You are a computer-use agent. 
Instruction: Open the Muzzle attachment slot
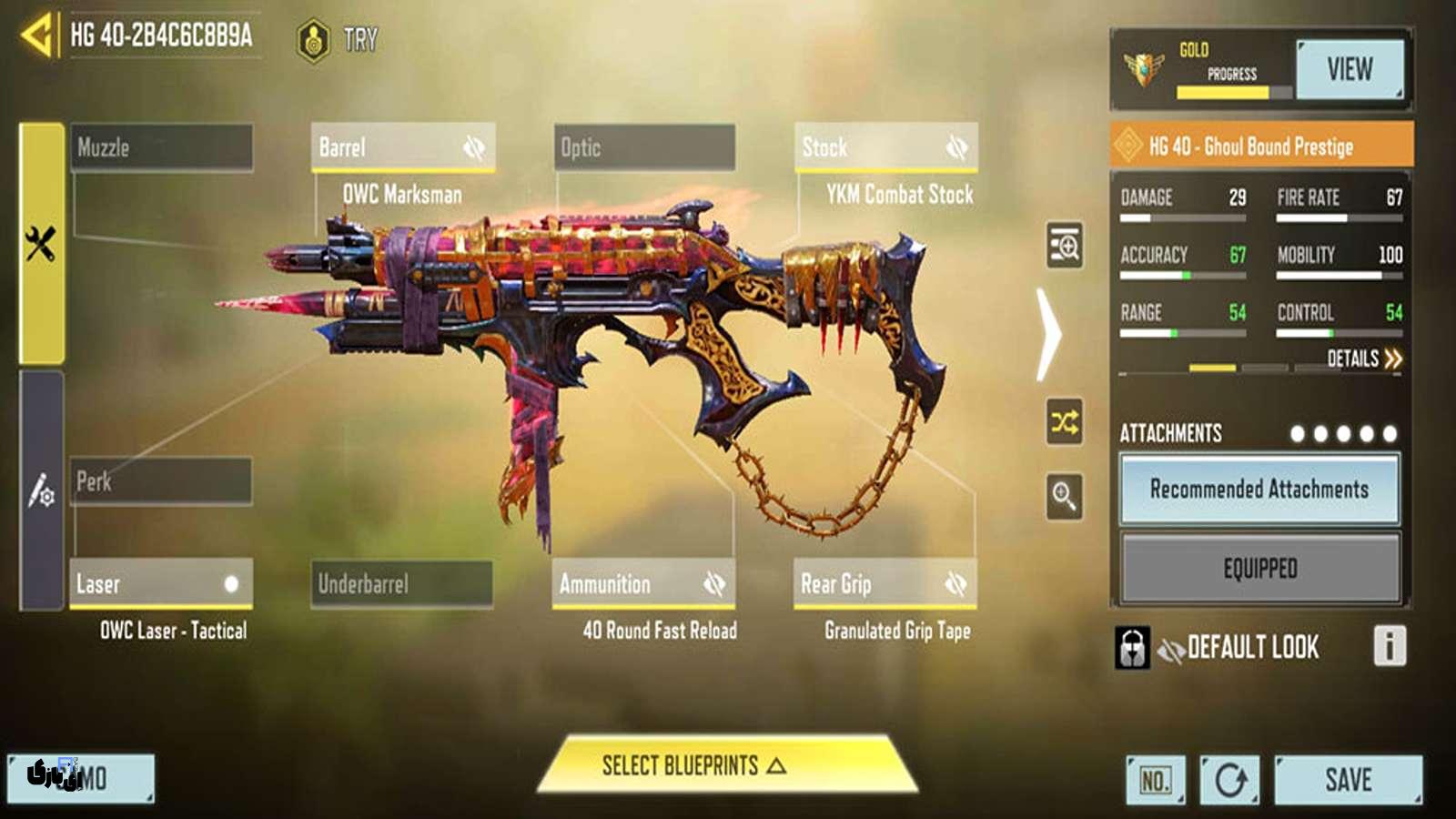point(162,147)
